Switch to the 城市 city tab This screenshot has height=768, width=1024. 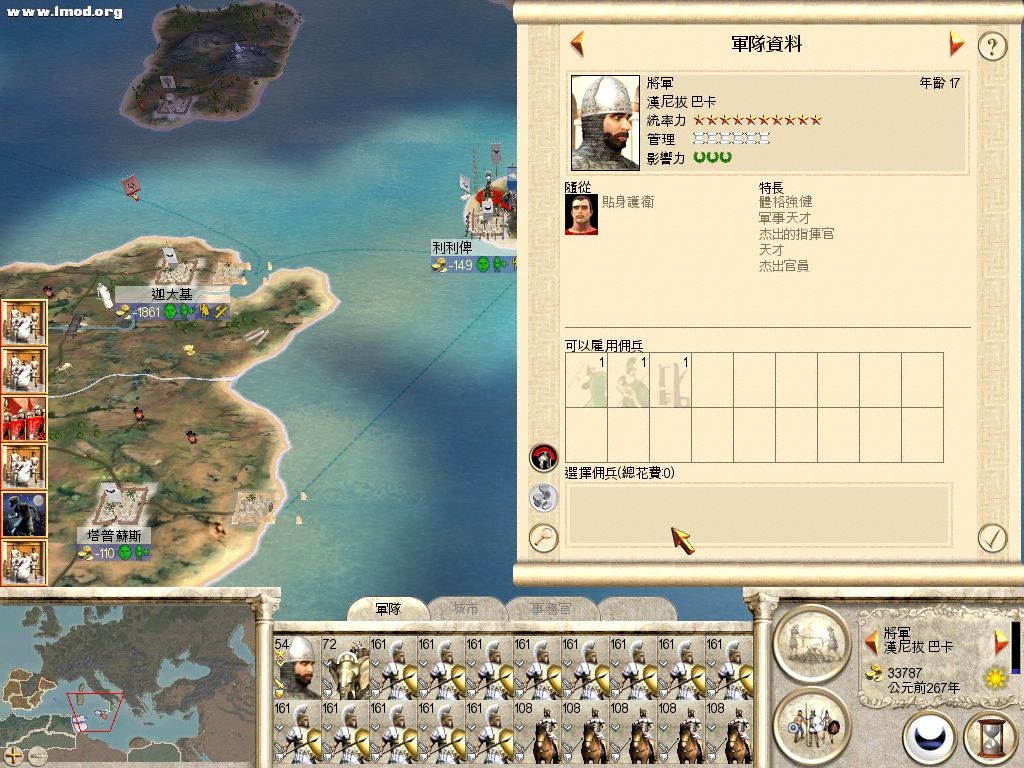(466, 608)
